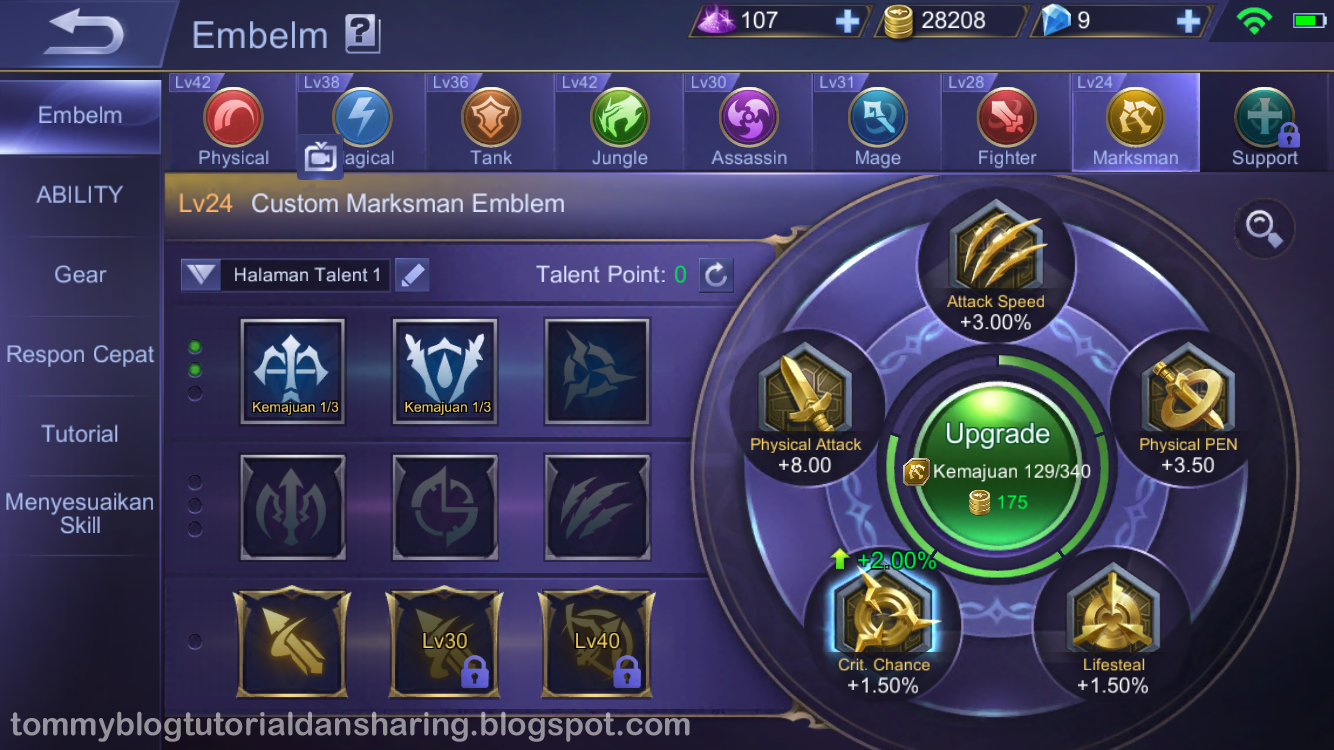This screenshot has height=750, width=1334.
Task: Click the refresh arrow beside Talent Point
Action: [x=716, y=274]
